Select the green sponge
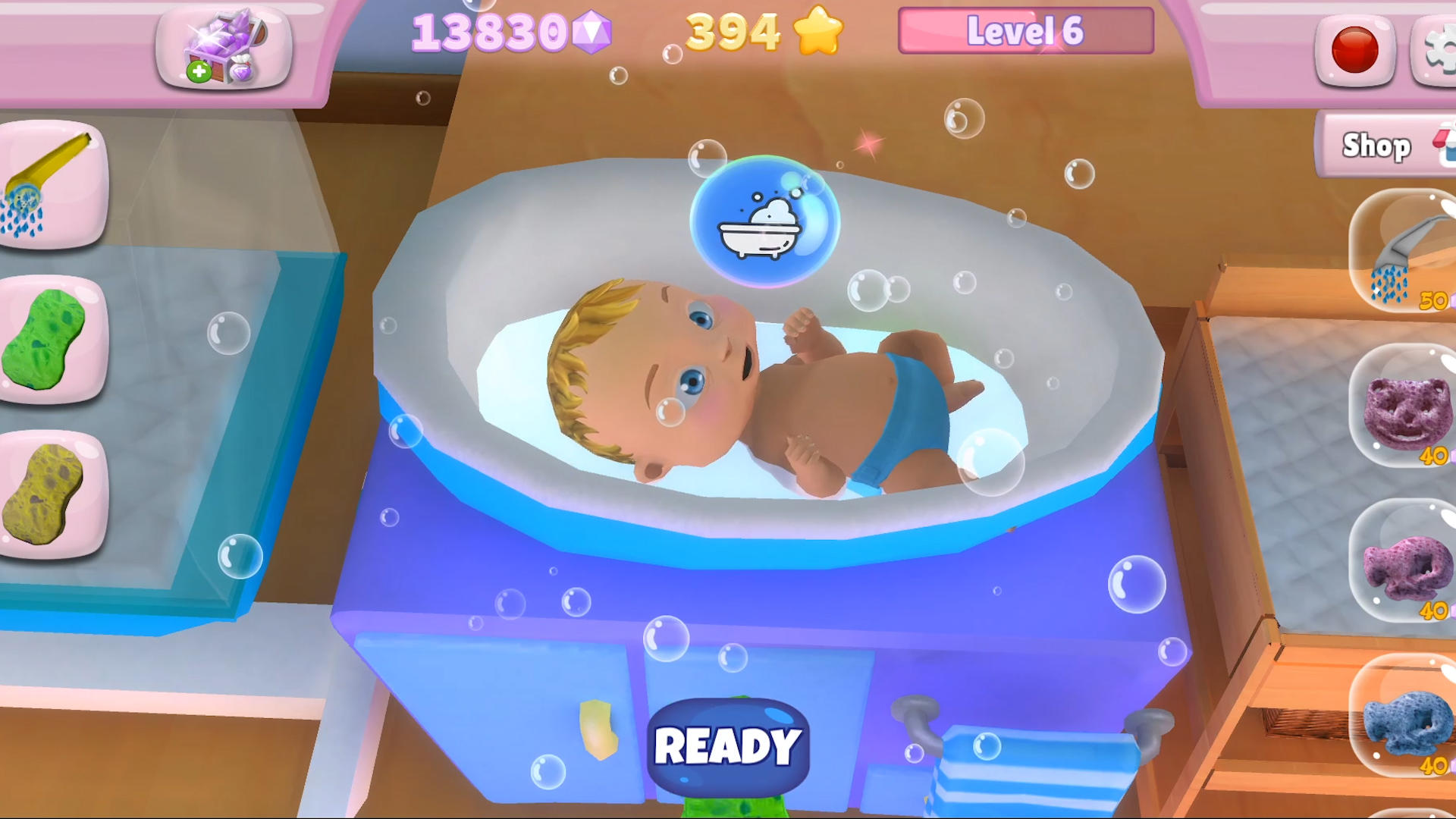Image resolution: width=1456 pixels, height=819 pixels. coord(45,341)
